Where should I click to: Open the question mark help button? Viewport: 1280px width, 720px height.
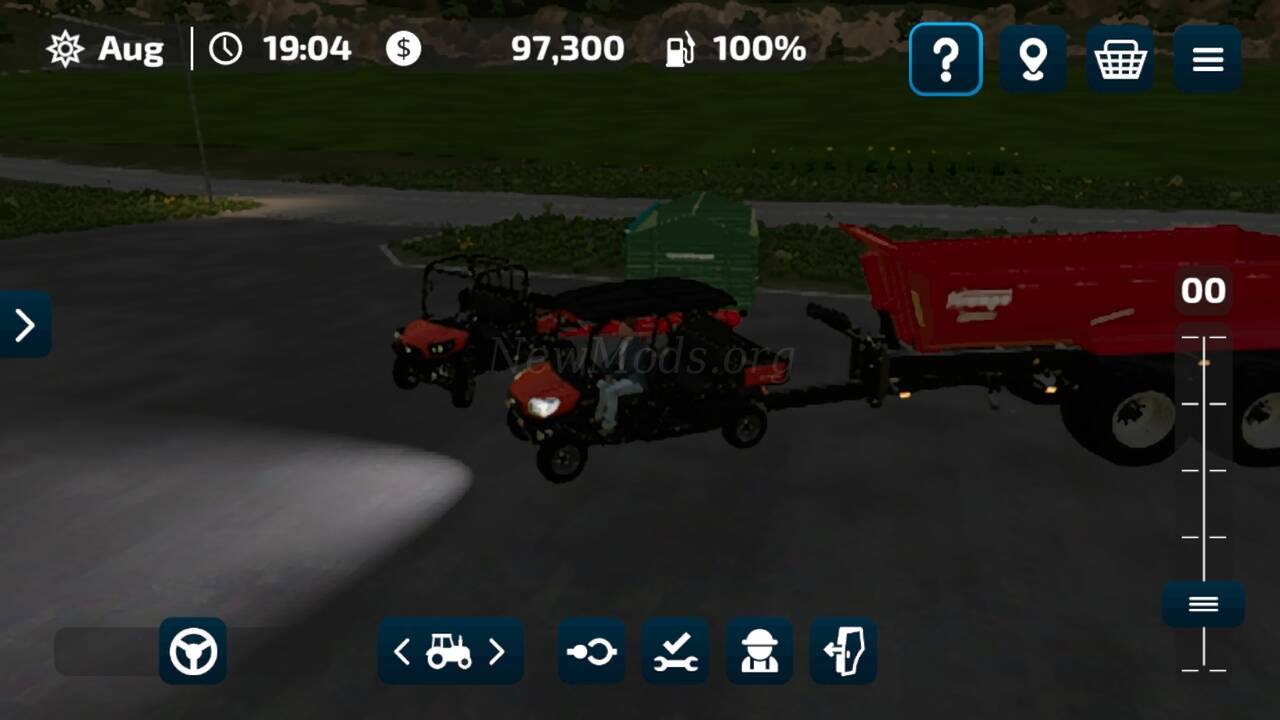click(945, 60)
